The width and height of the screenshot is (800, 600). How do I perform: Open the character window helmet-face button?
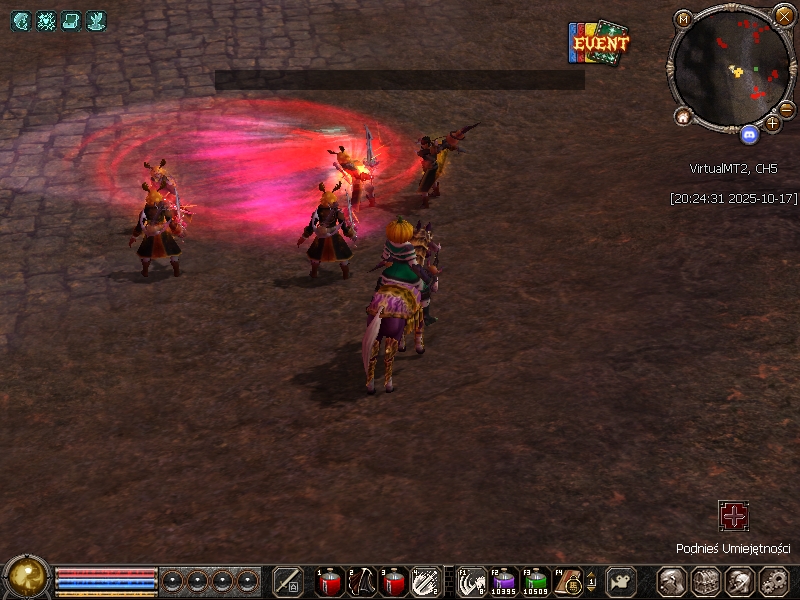(671, 581)
